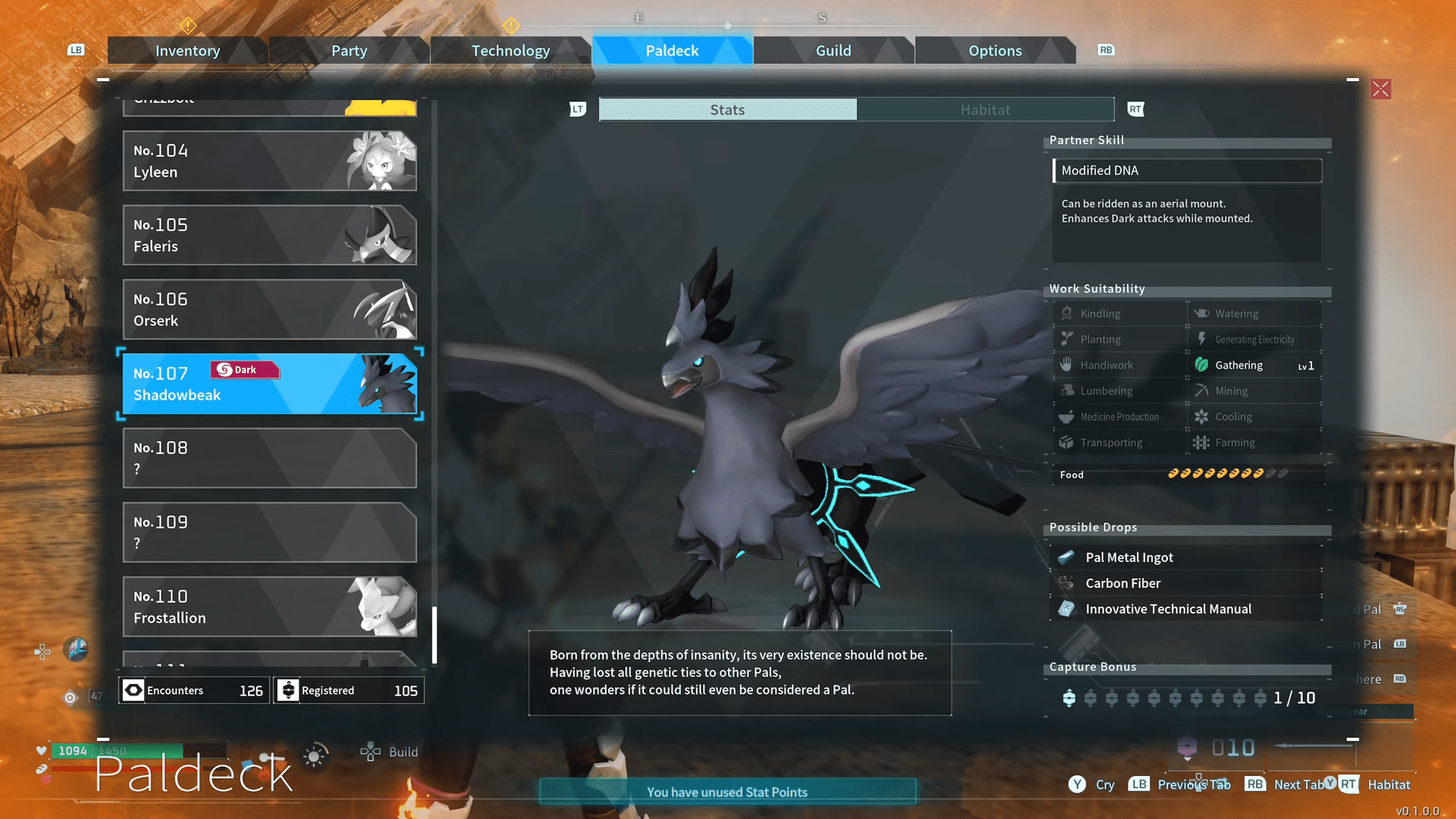Switch to the Party tab
This screenshot has width=1456, height=819.
coord(349,51)
